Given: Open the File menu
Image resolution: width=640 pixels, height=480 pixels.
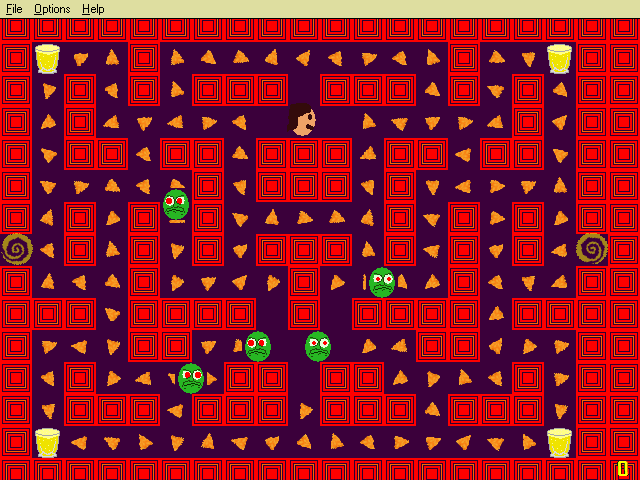Looking at the screenshot, I should coord(14,9).
